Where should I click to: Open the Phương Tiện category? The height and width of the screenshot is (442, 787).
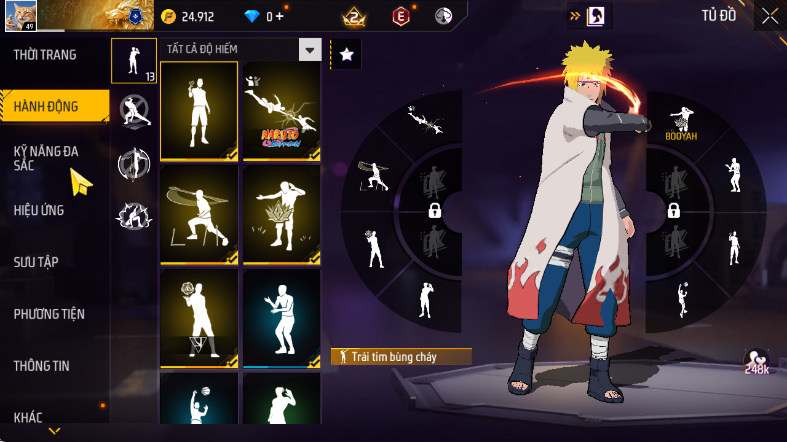[49, 314]
